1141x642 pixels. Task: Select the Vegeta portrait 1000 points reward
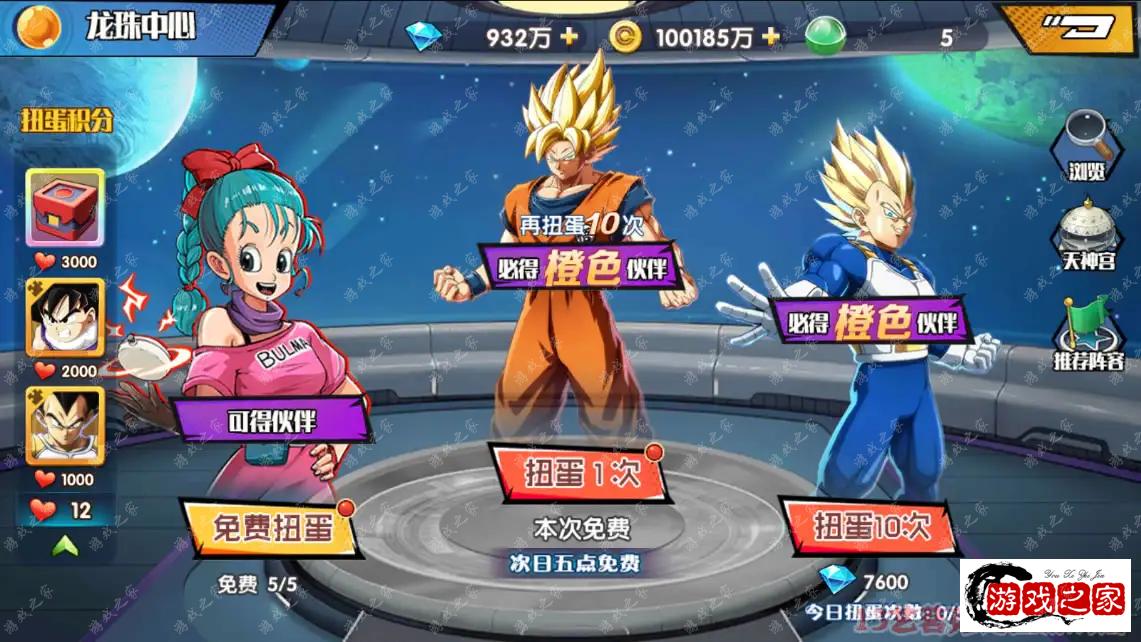pyautogui.click(x=65, y=424)
